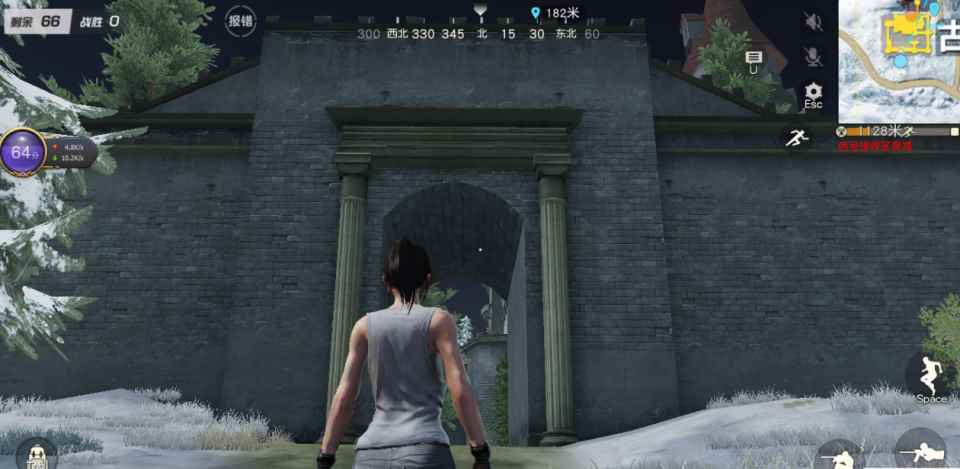This screenshot has height=469, width=960.
Task: Tap the crouch stance button
Action: point(841,455)
